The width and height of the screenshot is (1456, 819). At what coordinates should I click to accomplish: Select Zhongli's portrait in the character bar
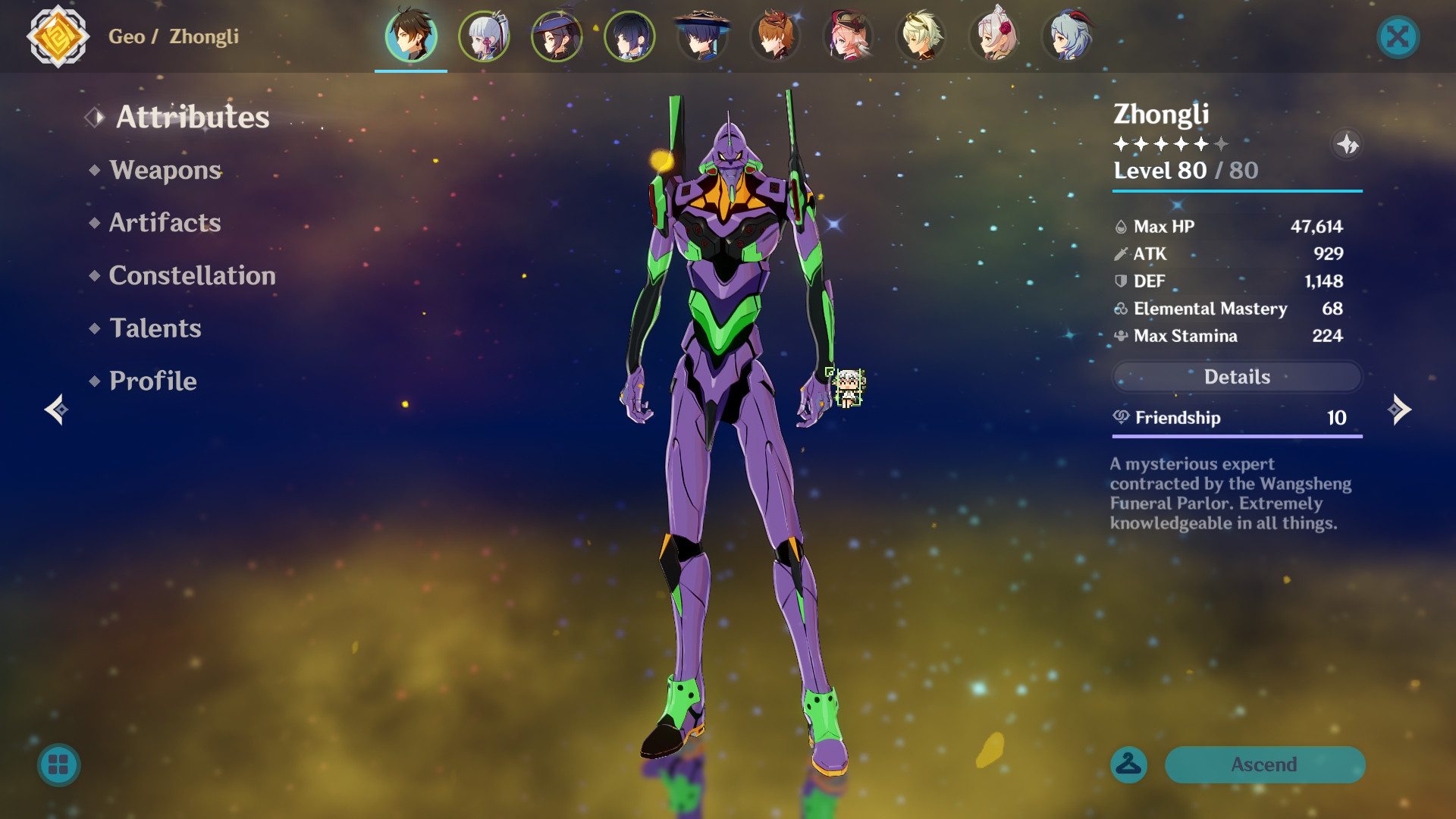410,36
